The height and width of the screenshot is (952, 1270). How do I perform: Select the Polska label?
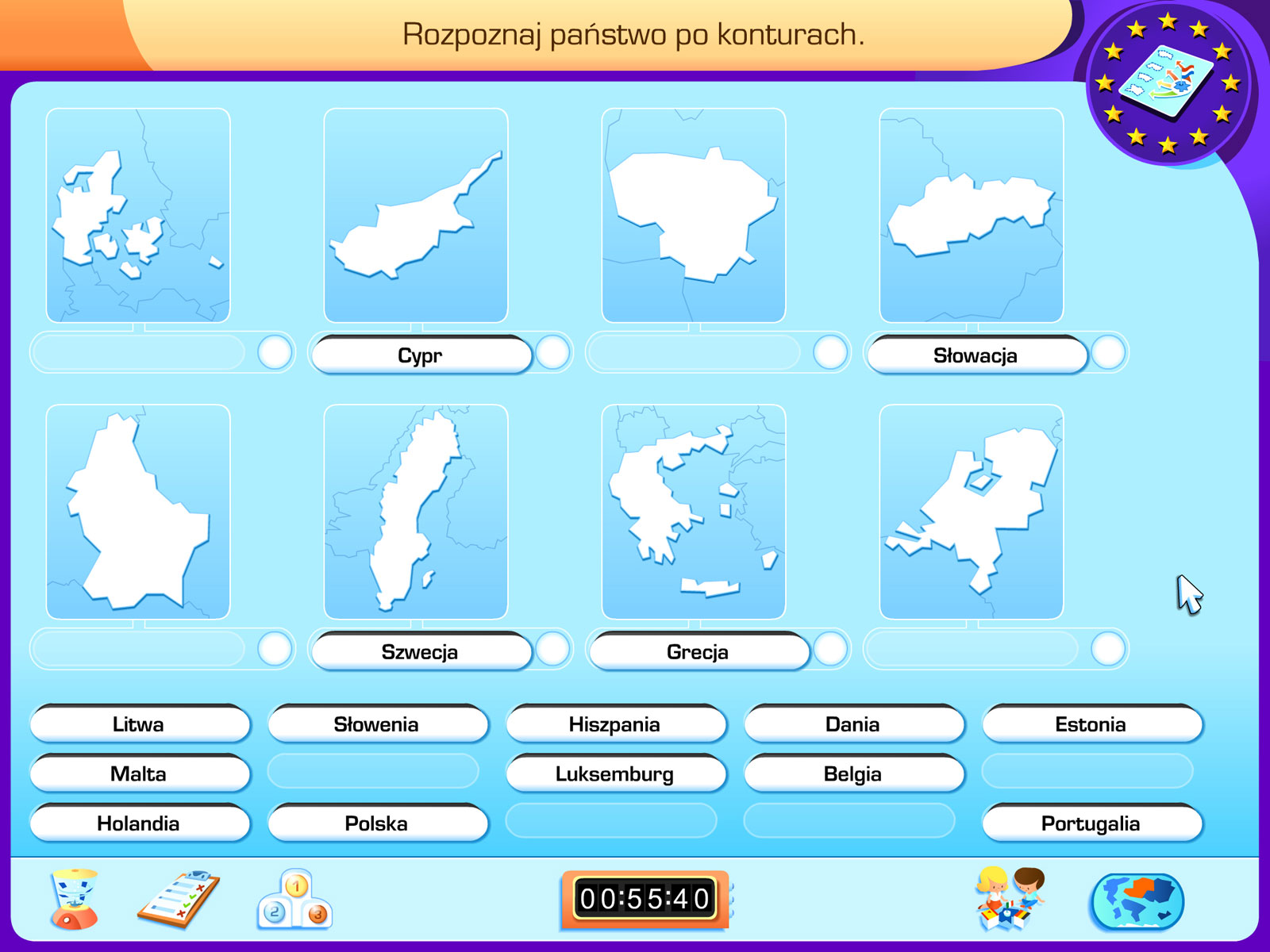click(x=376, y=823)
